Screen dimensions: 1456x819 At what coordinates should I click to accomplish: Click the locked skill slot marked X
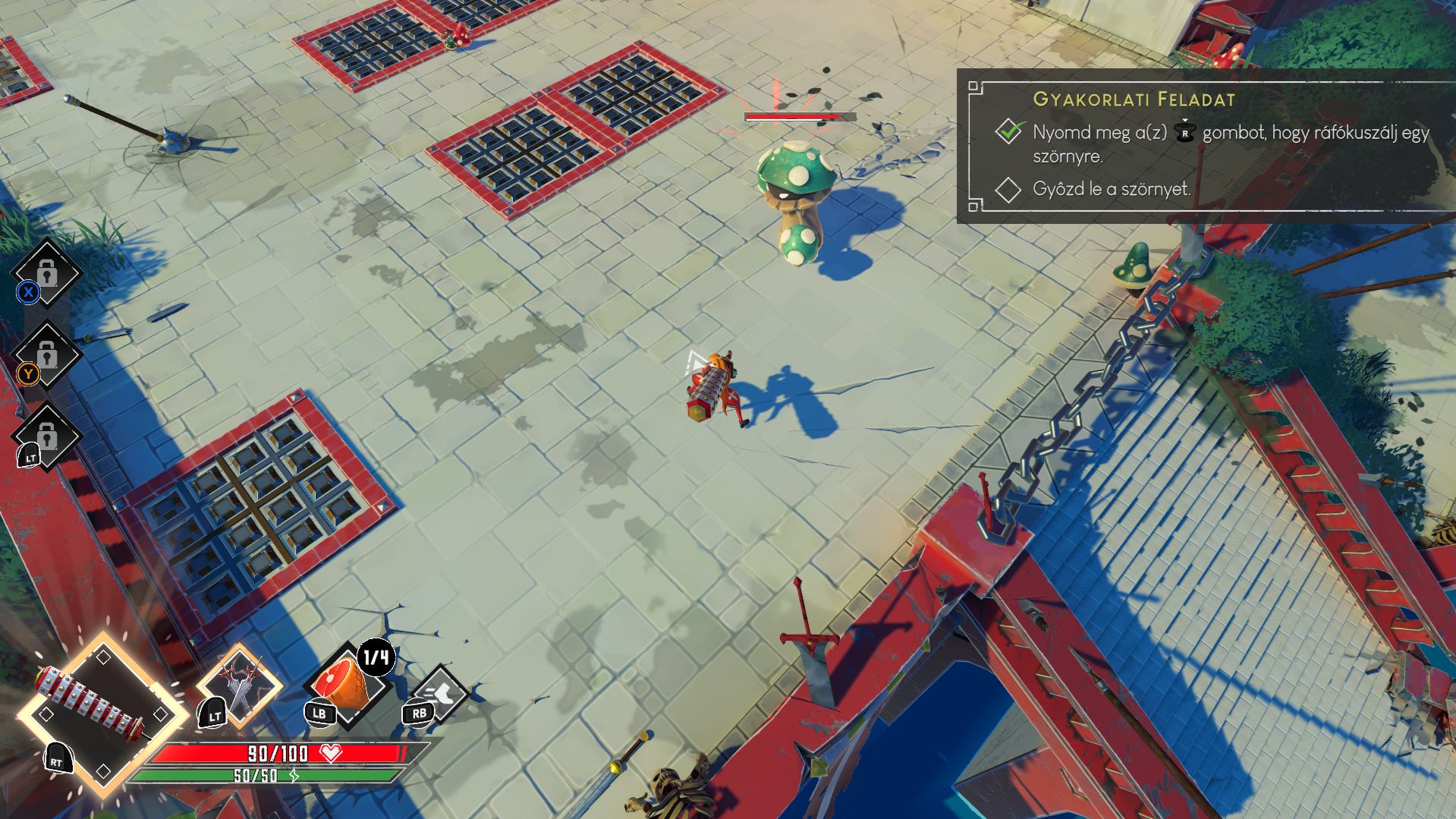[x=46, y=273]
